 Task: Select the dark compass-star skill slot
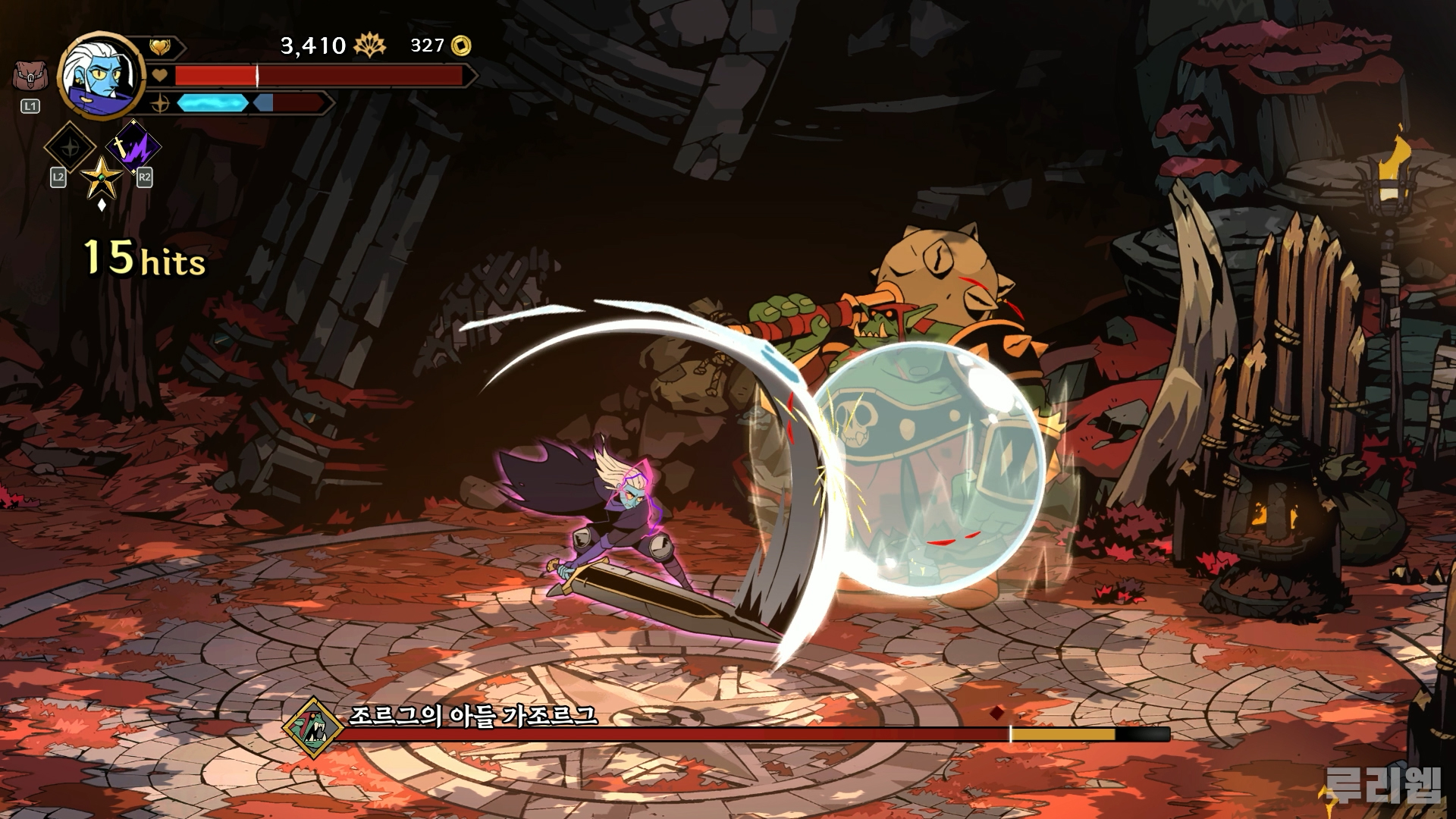point(71,147)
